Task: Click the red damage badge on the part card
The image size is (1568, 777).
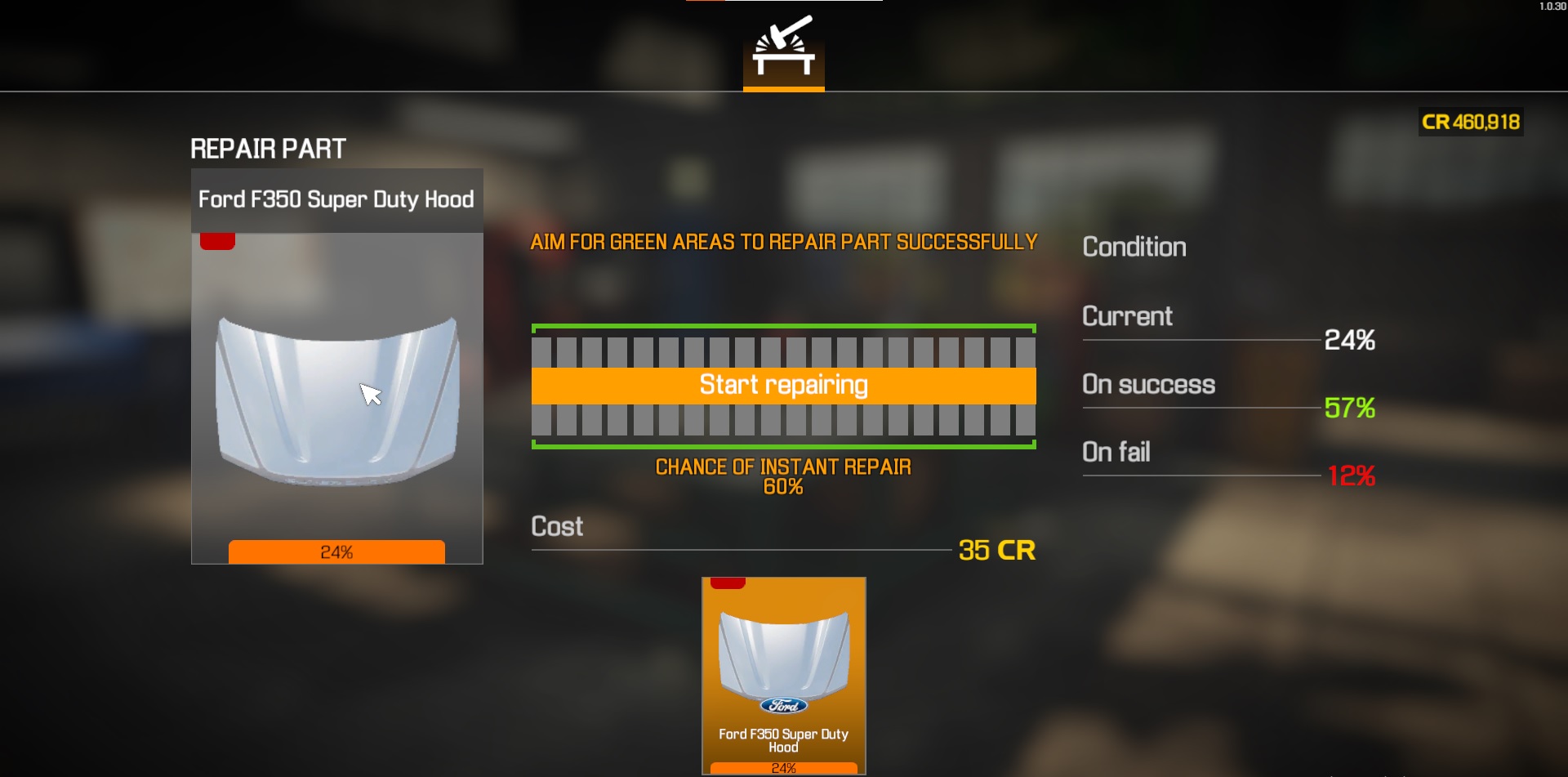Action: click(217, 239)
